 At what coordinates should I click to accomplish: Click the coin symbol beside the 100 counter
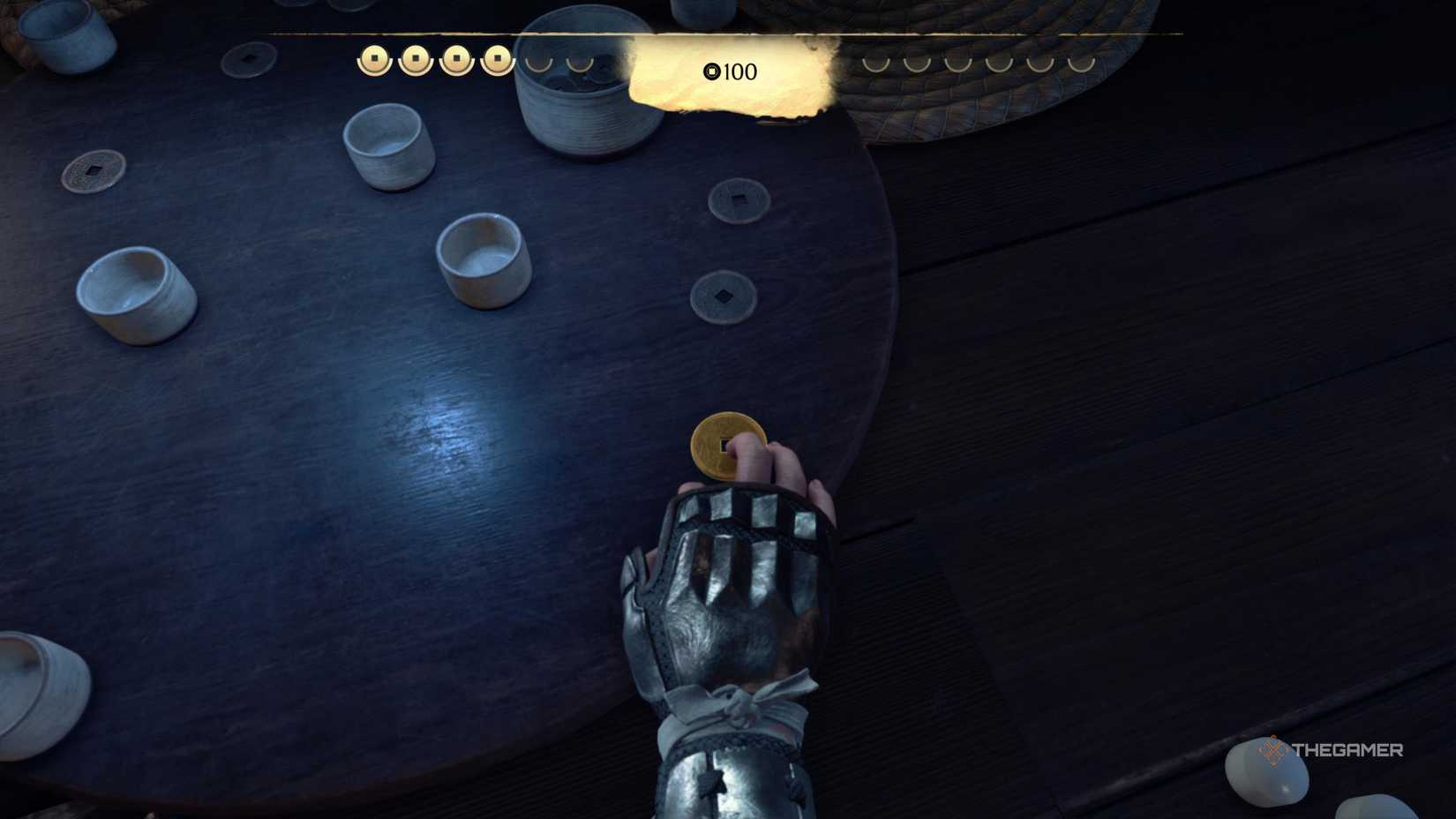click(711, 73)
